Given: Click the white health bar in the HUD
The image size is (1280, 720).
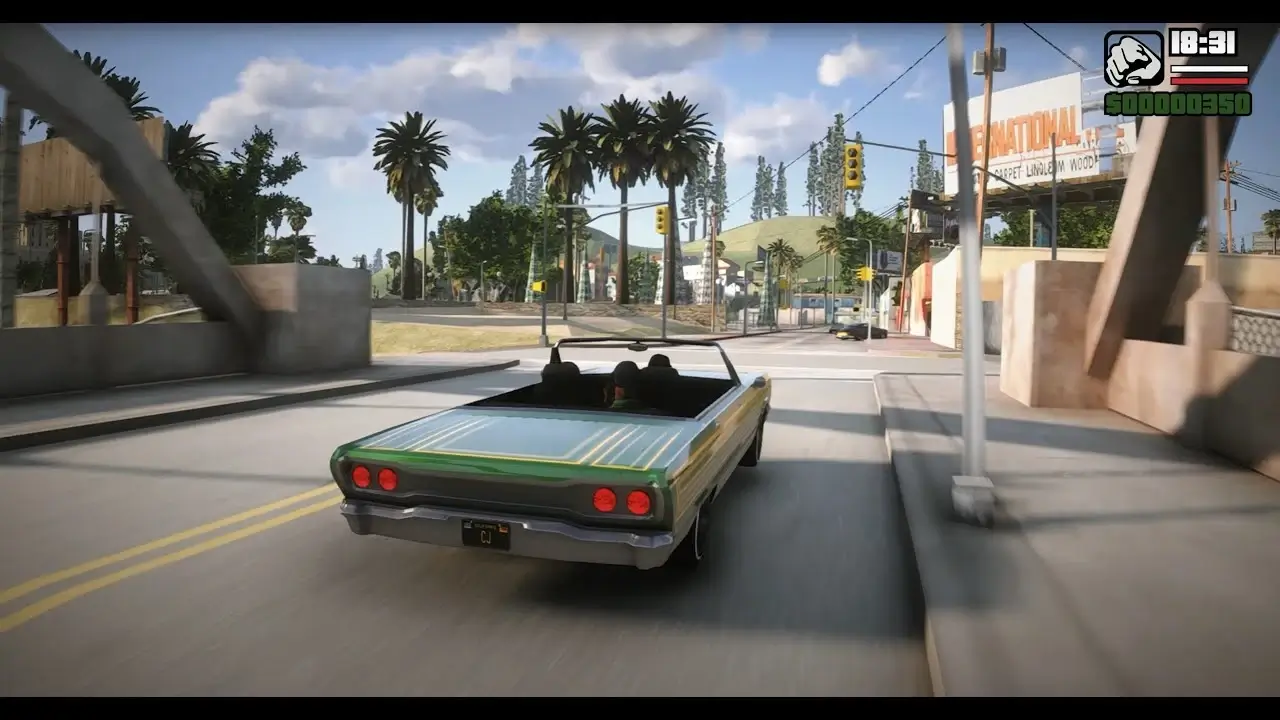Looking at the screenshot, I should 1210,69.
